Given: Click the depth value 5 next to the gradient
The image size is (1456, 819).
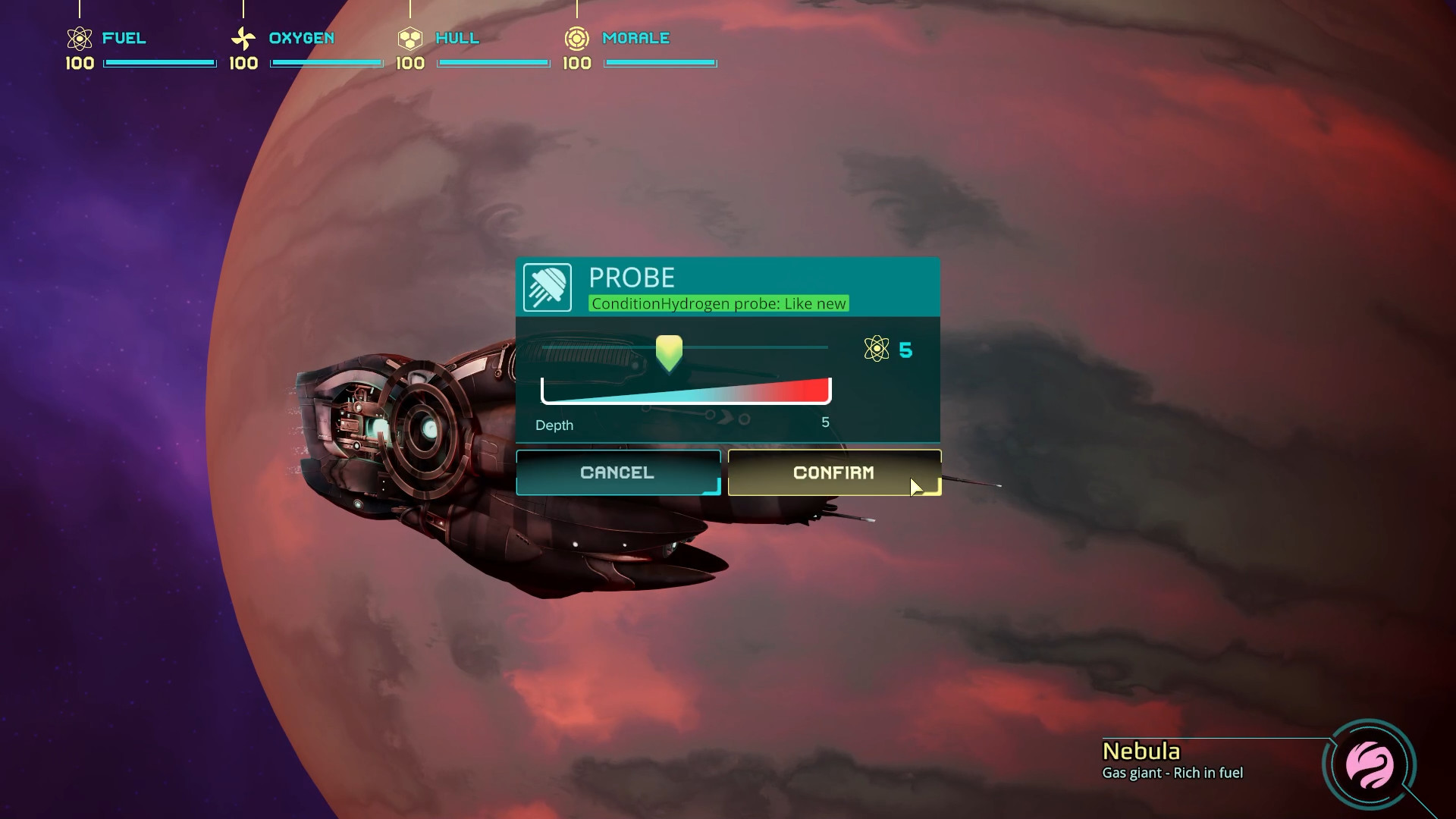Looking at the screenshot, I should (x=826, y=423).
